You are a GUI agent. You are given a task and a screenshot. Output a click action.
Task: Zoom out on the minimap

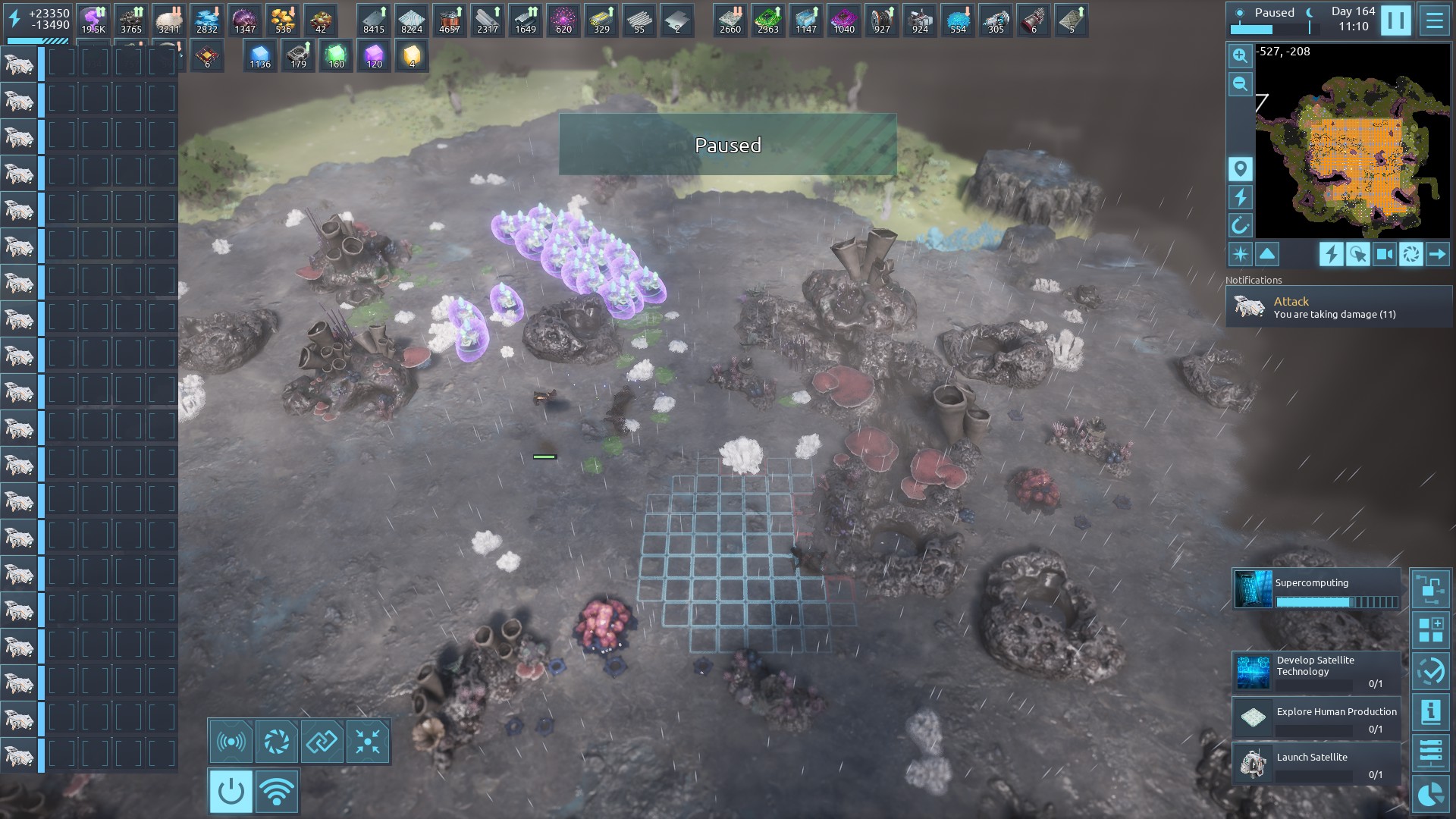point(1240,84)
